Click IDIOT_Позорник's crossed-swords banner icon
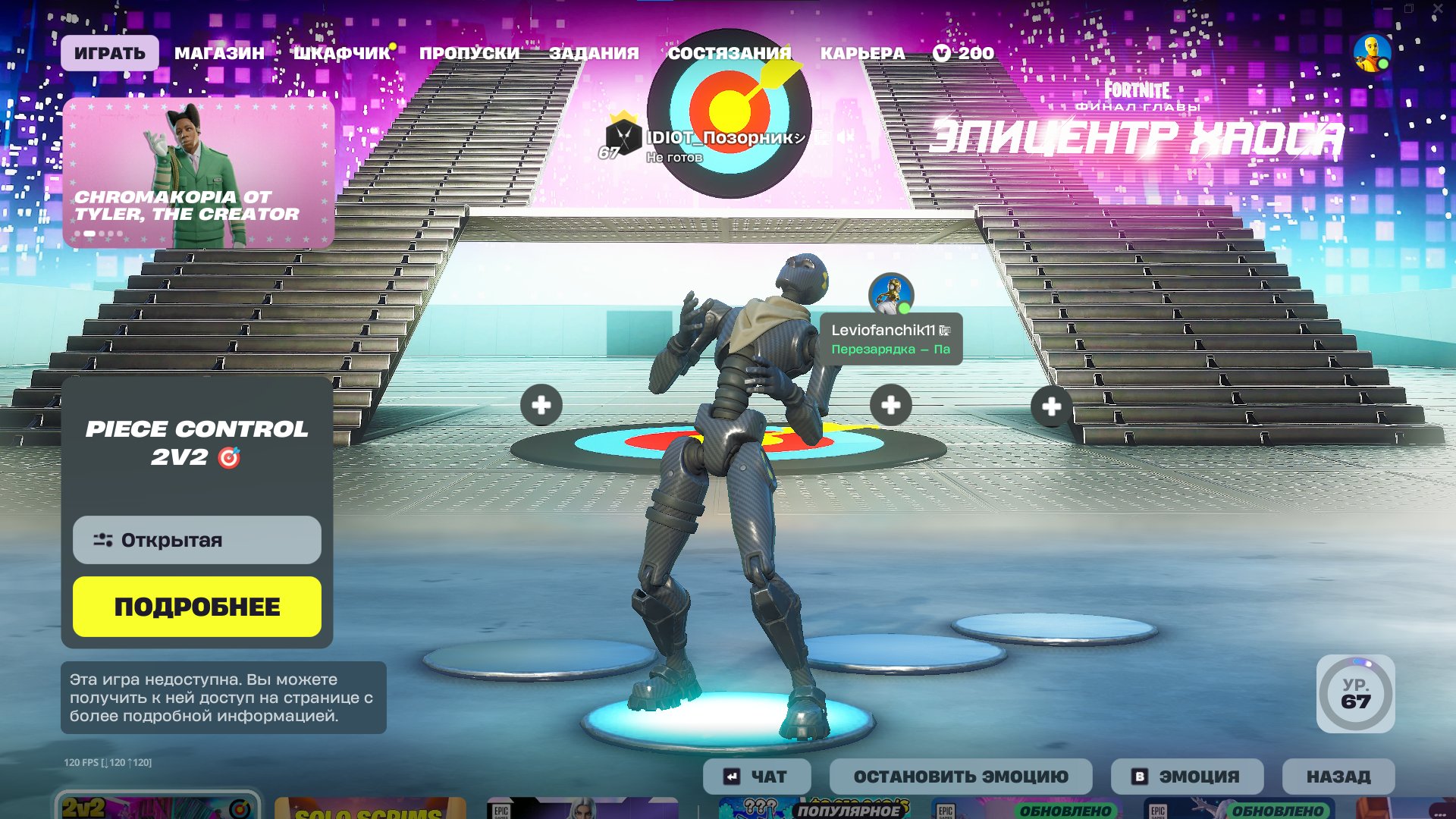Image resolution: width=1456 pixels, height=819 pixels. (623, 138)
